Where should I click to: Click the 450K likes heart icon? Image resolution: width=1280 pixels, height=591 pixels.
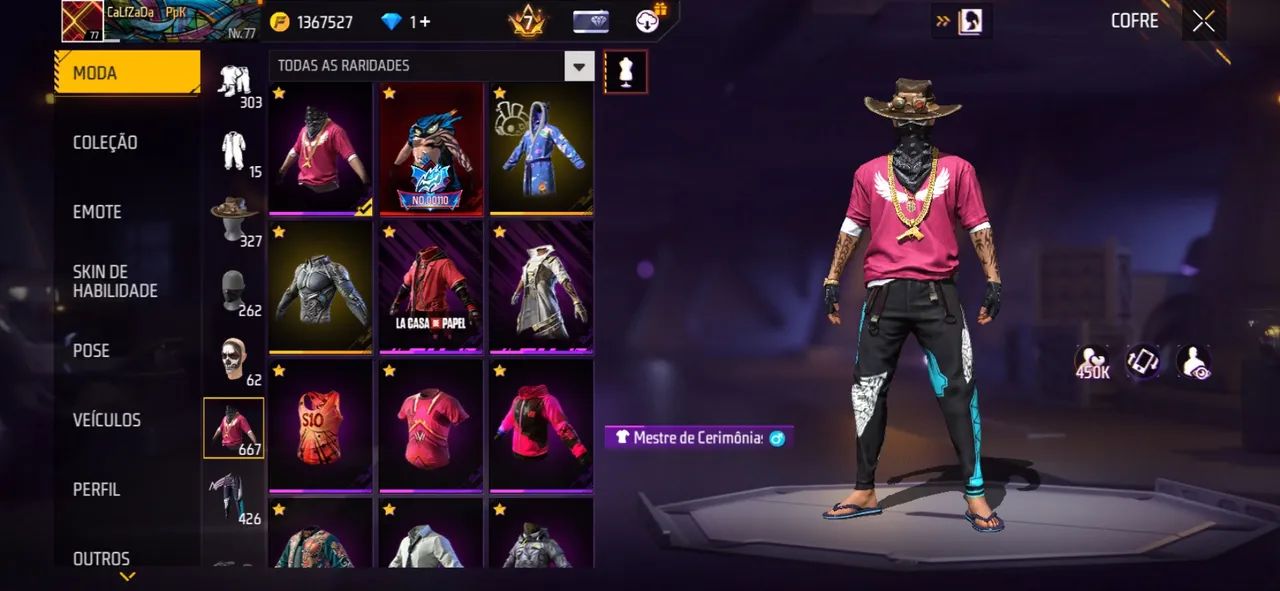coord(1092,361)
